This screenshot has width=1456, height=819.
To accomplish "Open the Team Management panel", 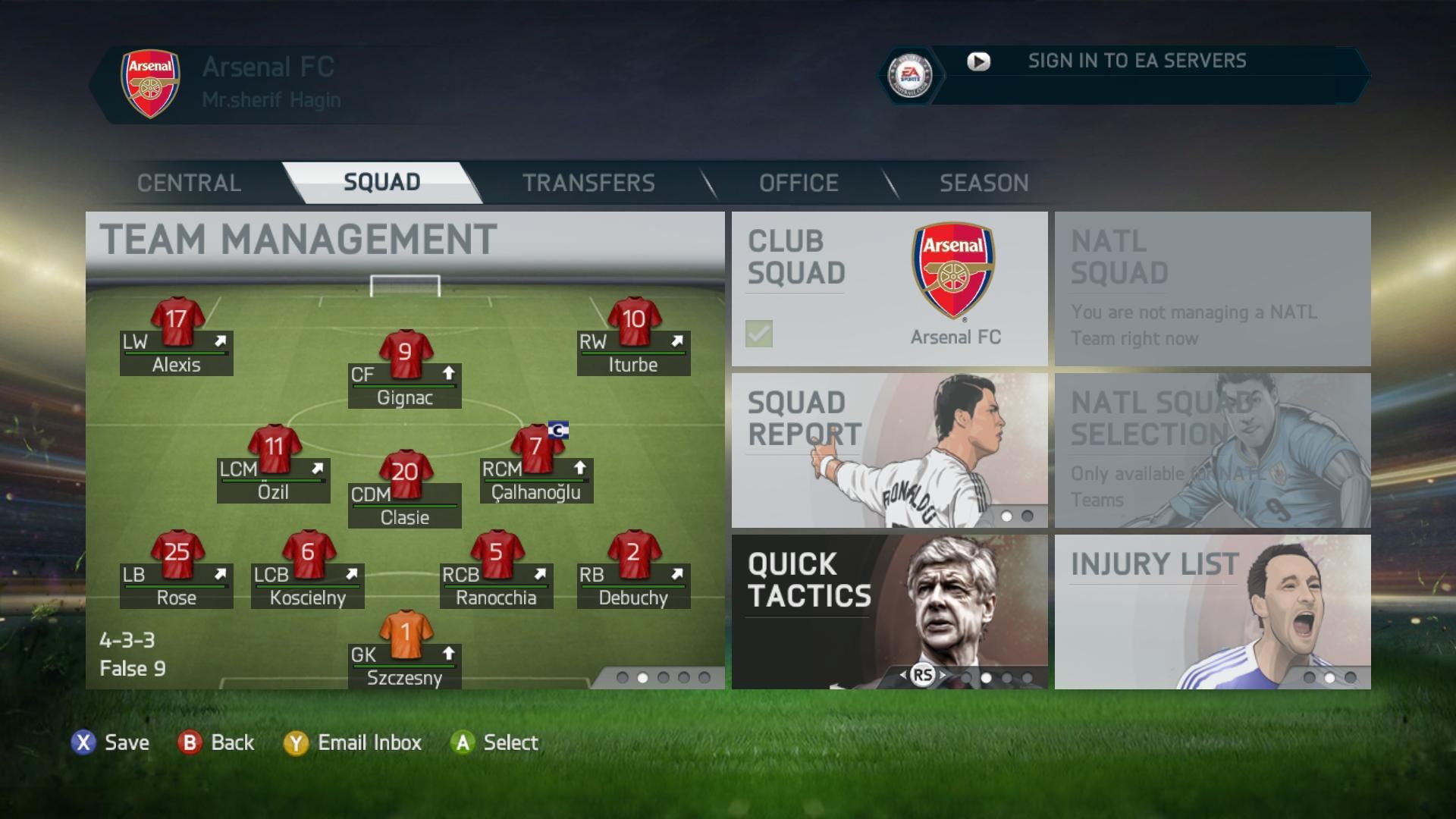I will tap(298, 240).
